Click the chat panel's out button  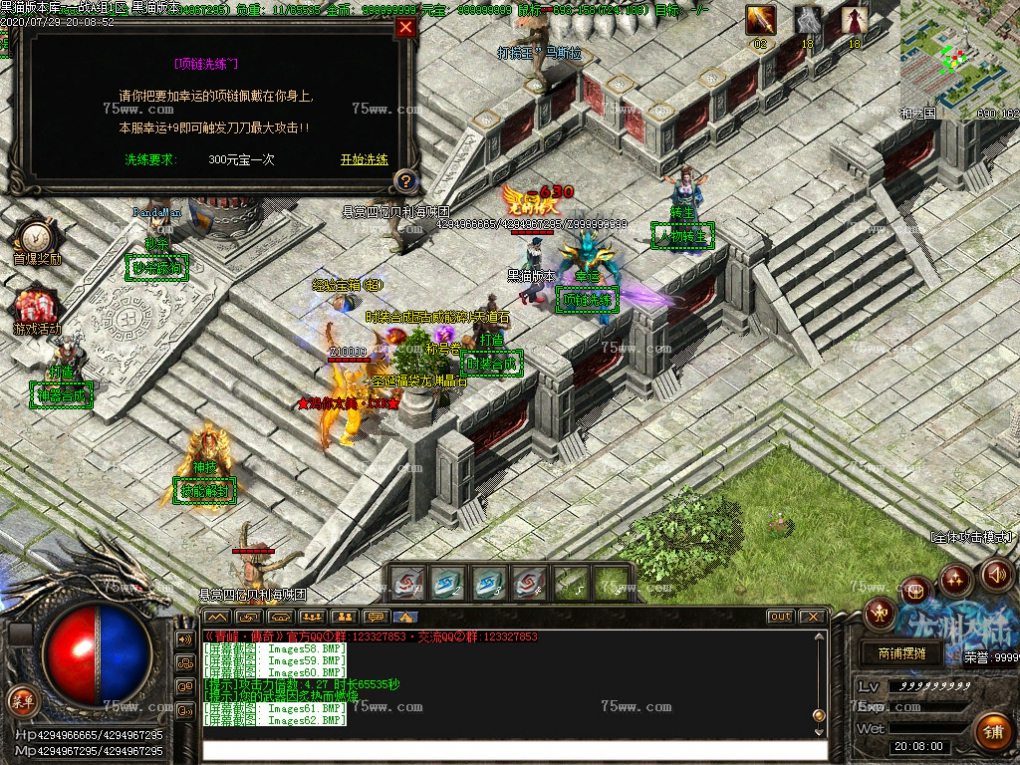point(780,617)
